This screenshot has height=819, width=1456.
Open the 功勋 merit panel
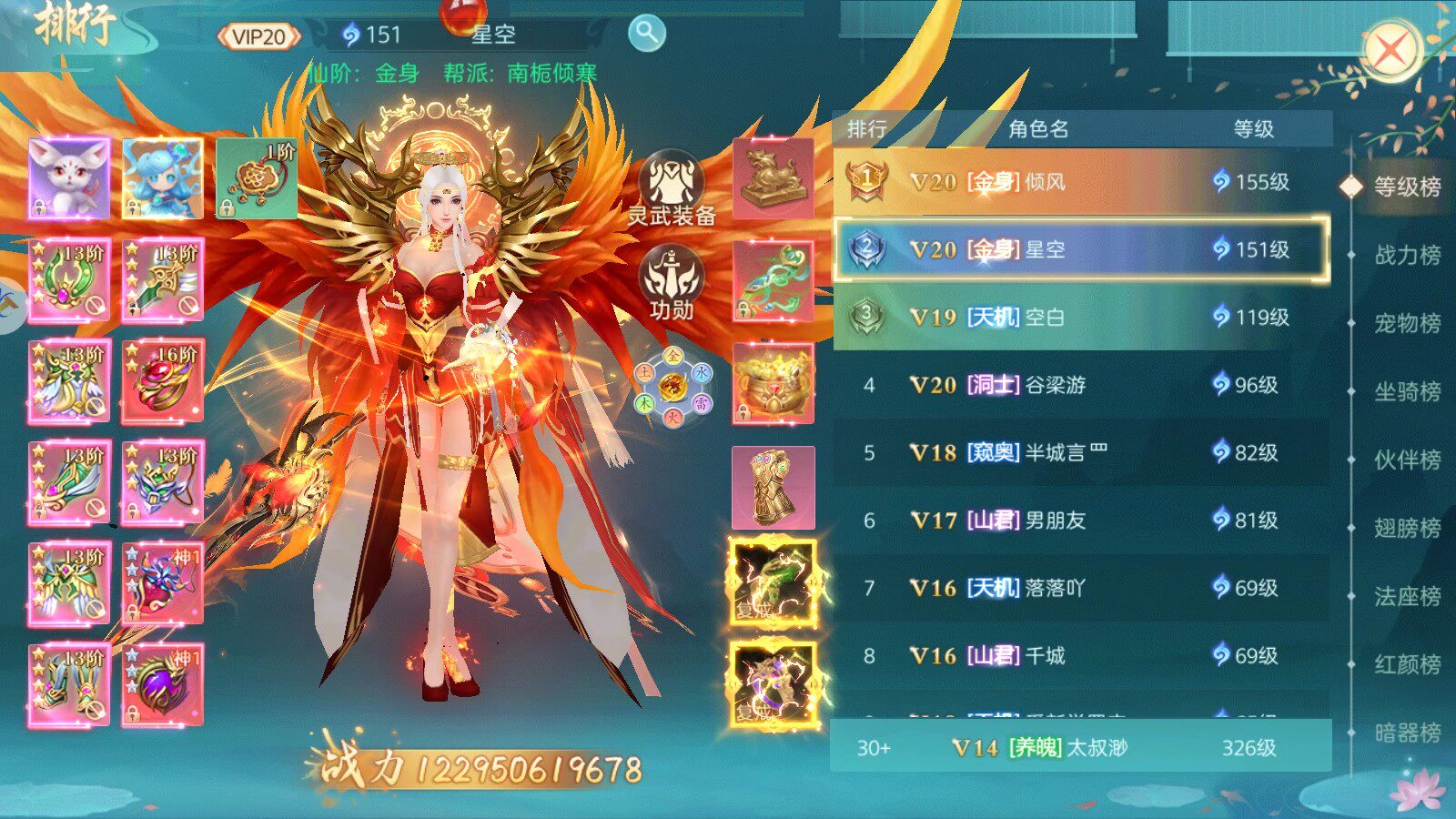point(672,283)
